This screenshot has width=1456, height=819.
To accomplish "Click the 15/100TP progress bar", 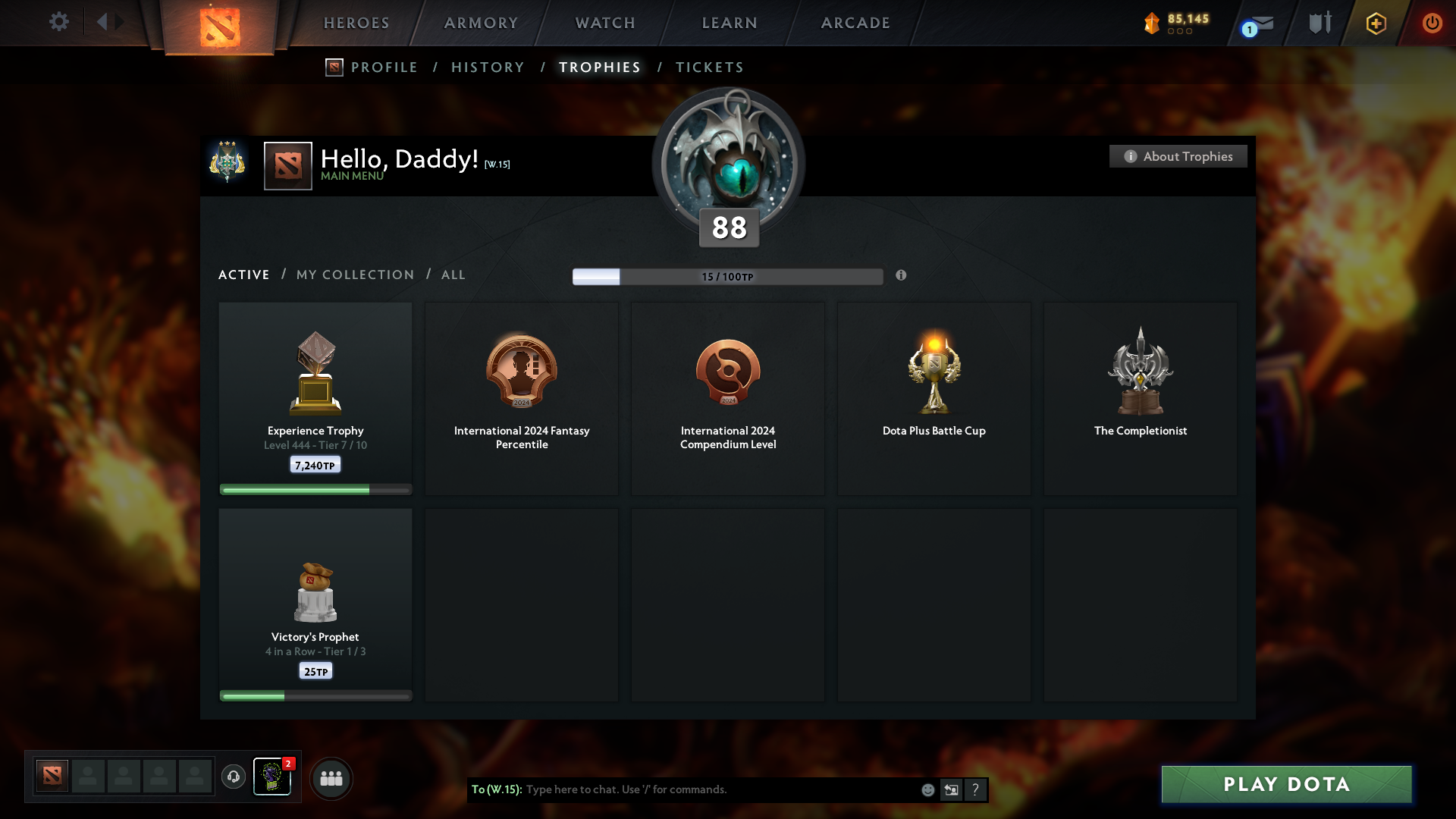I will pyautogui.click(x=728, y=276).
